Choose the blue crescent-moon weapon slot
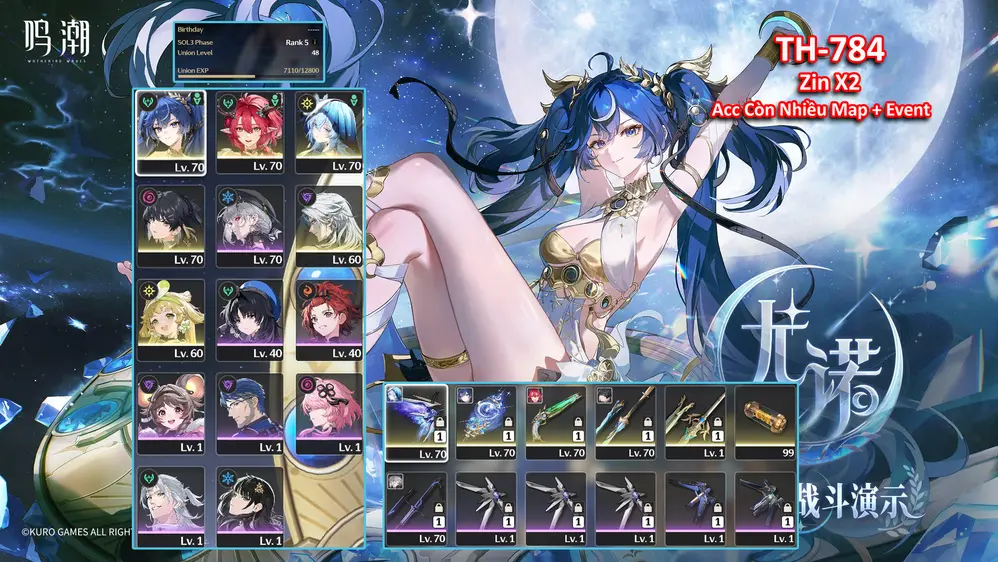Viewport: 998px width, 562px height. pos(486,420)
